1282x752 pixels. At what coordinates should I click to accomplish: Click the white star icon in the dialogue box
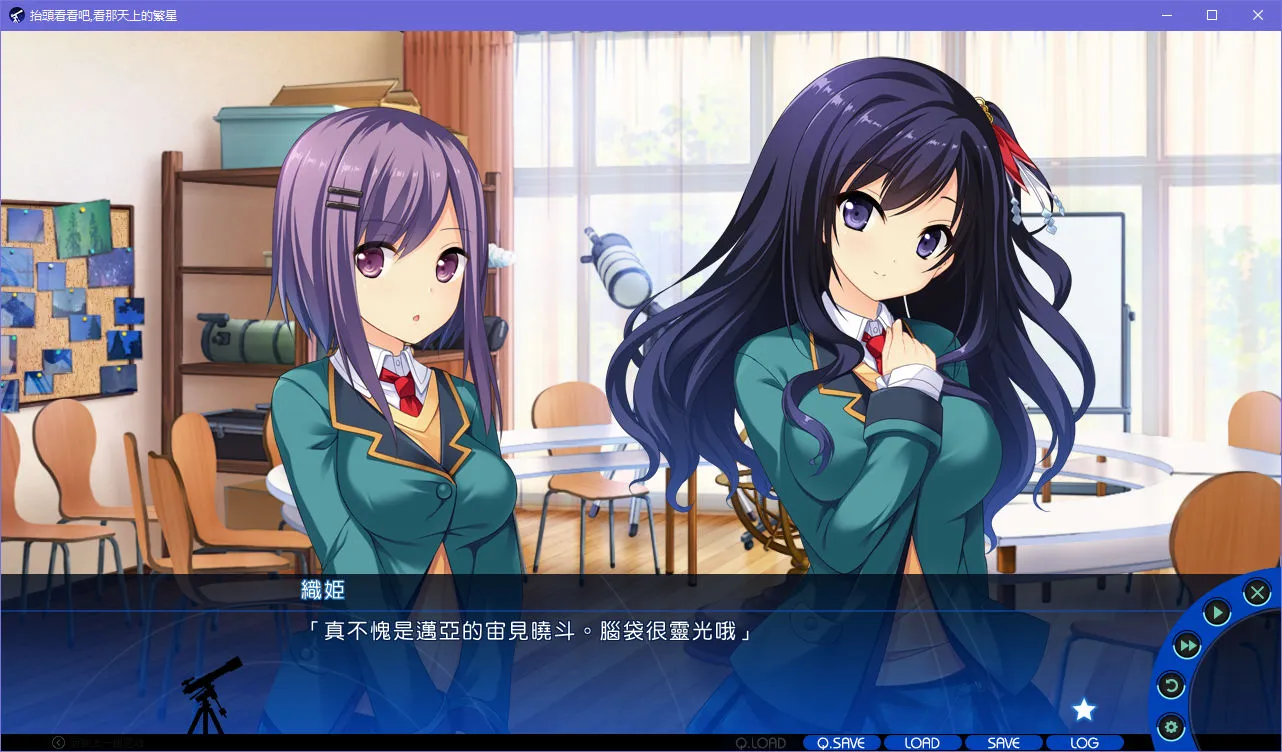pos(1084,710)
